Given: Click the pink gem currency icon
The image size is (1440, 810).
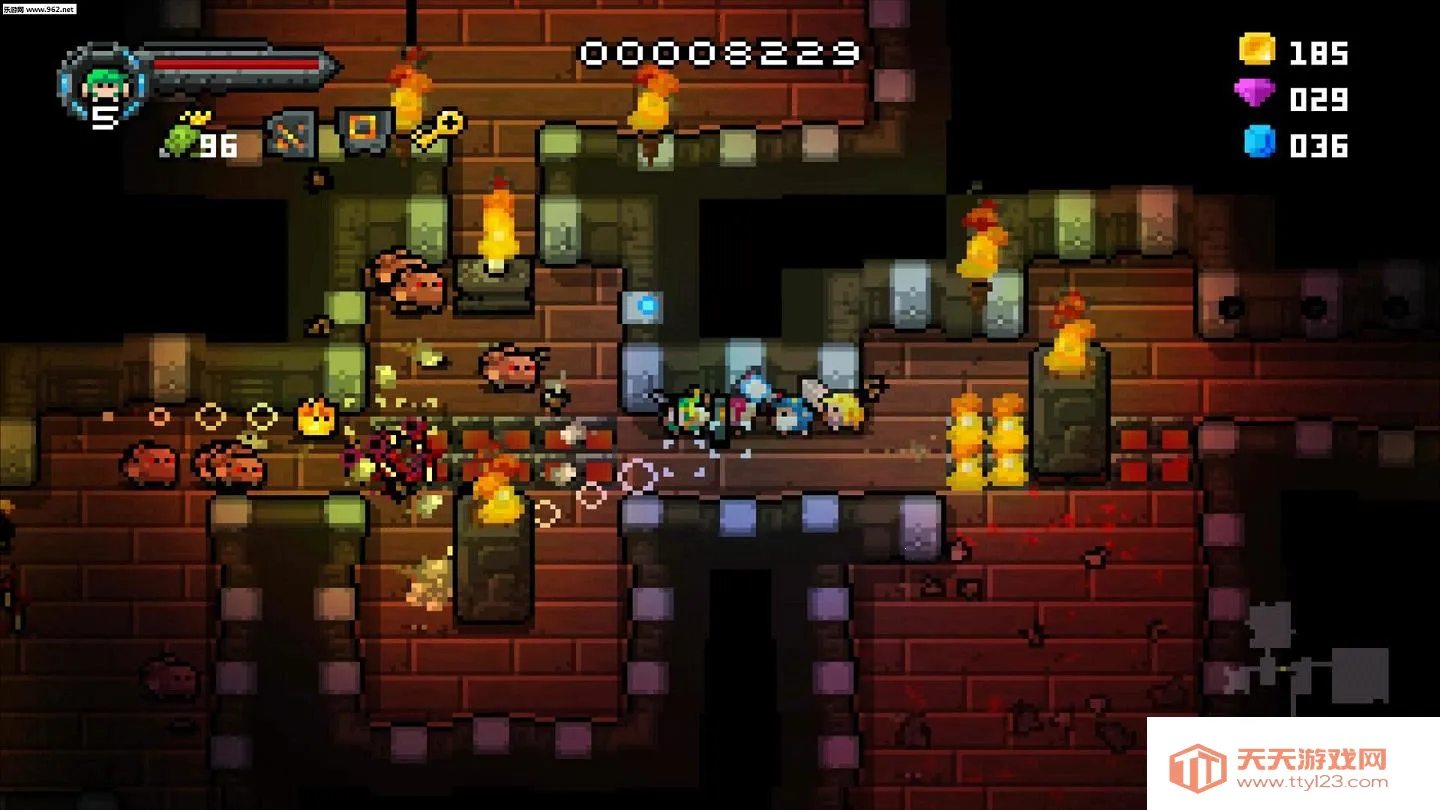Looking at the screenshot, I should click(1255, 94).
